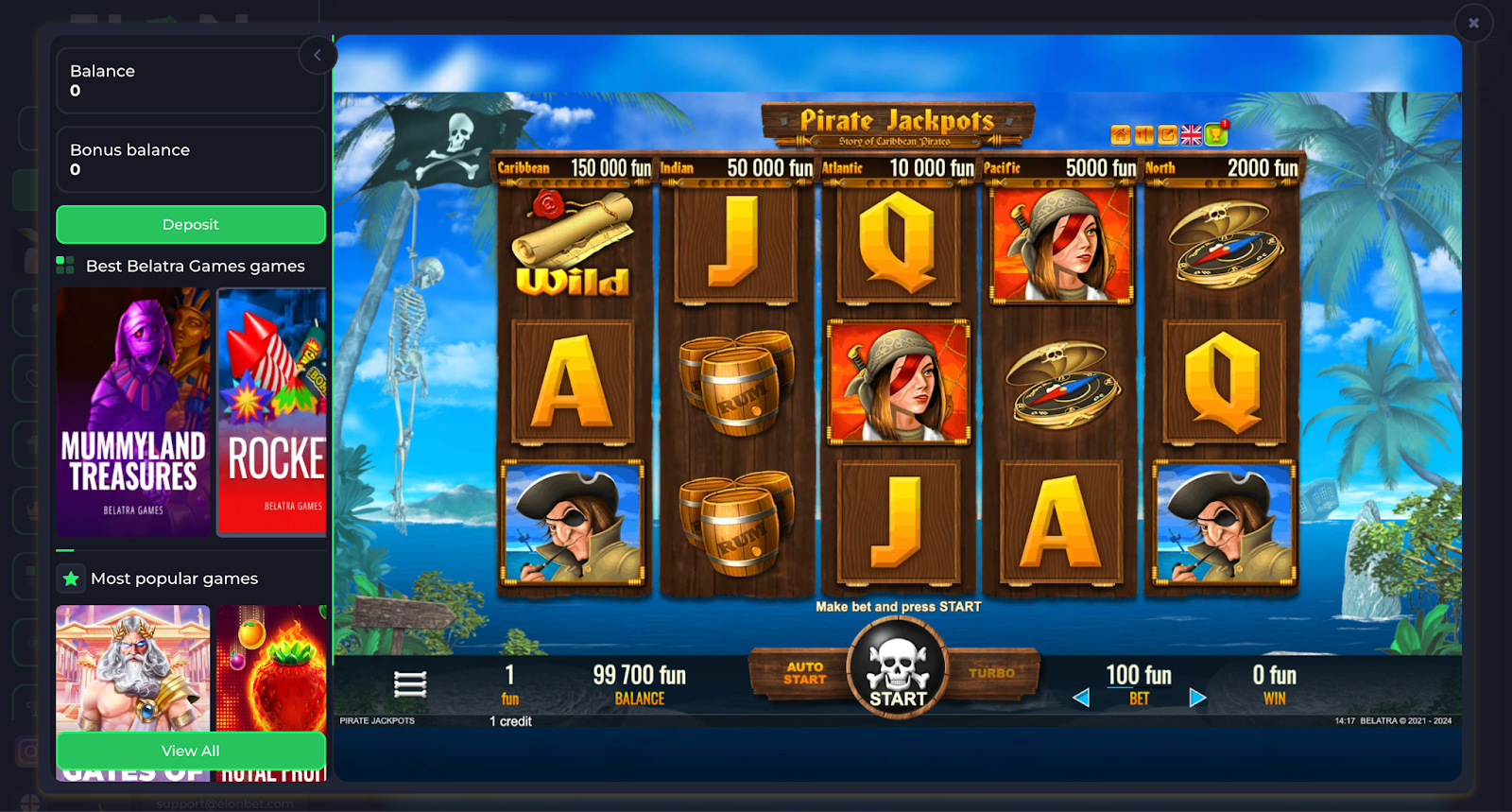Activate Turbo mode
Screen dimensions: 1512x812
(990, 673)
